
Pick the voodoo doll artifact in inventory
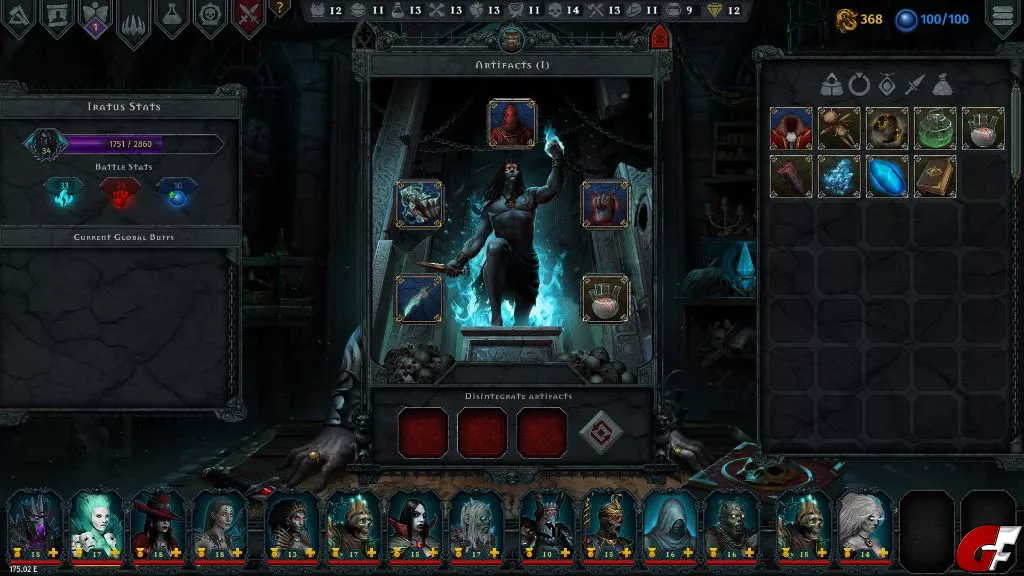[x=838, y=128]
